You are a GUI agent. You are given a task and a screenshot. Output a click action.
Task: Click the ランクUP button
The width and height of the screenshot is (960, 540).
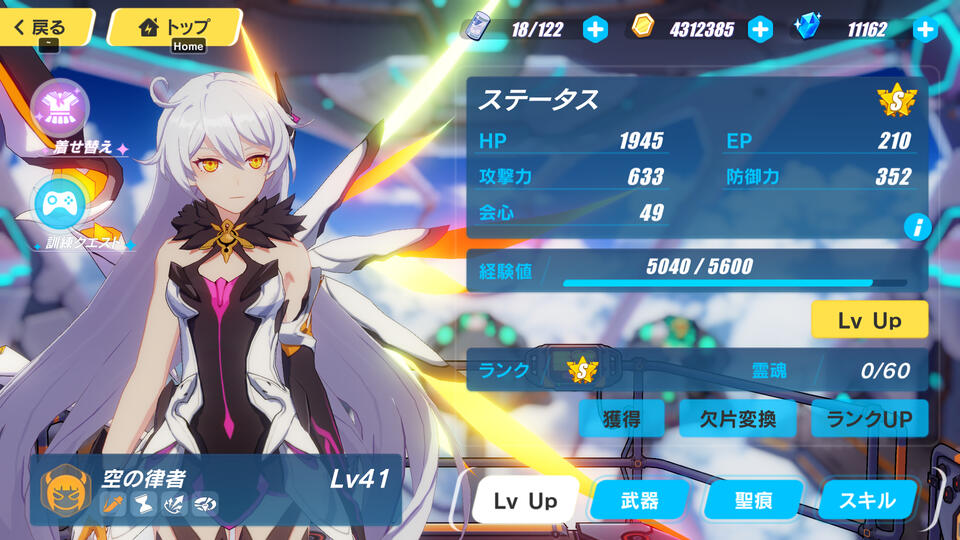pyautogui.click(x=869, y=419)
